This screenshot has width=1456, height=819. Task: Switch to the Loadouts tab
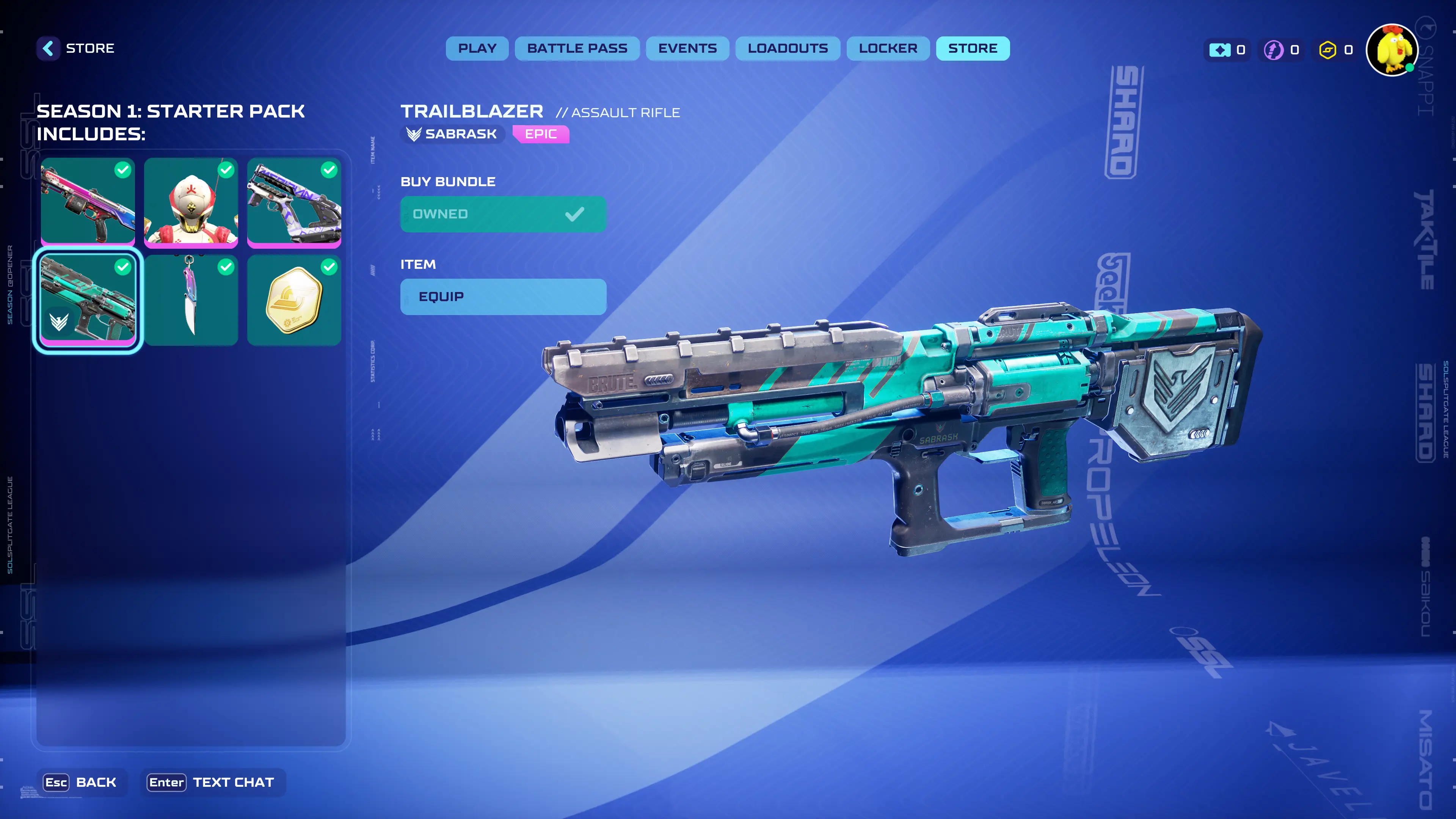tap(788, 49)
